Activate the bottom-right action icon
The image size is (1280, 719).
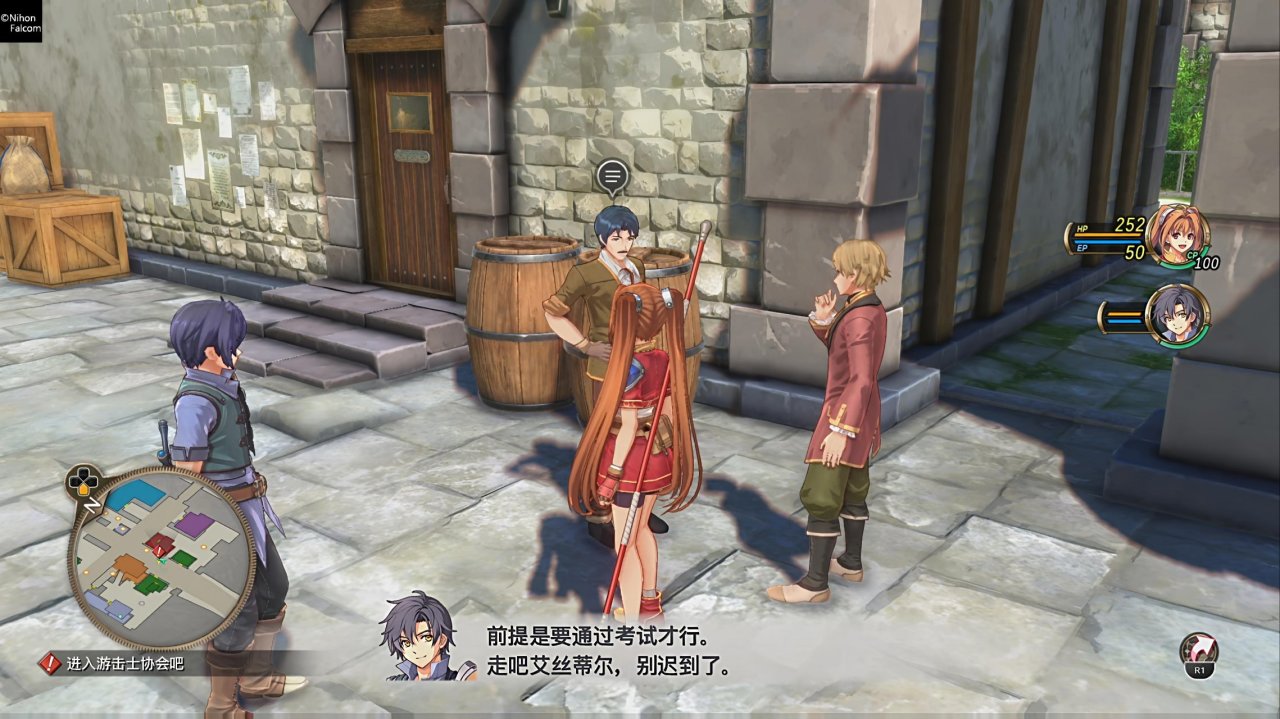[x=1198, y=653]
